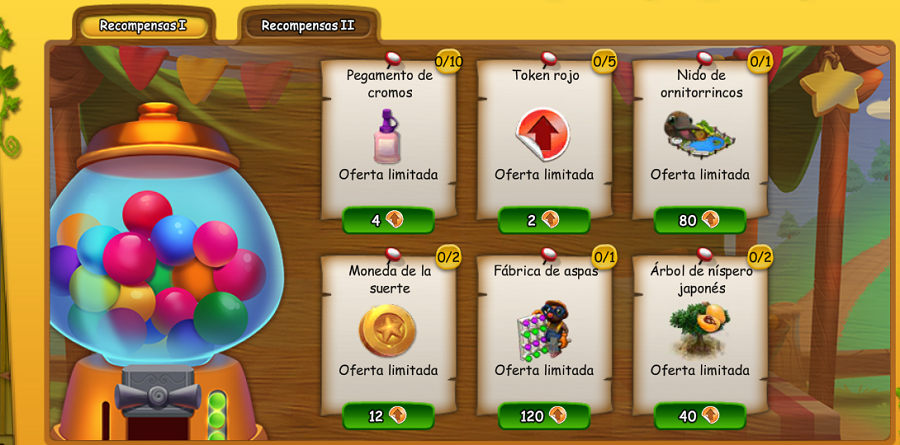Image resolution: width=900 pixels, height=445 pixels.
Task: Select the red arrow token sticker
Action: point(543,135)
